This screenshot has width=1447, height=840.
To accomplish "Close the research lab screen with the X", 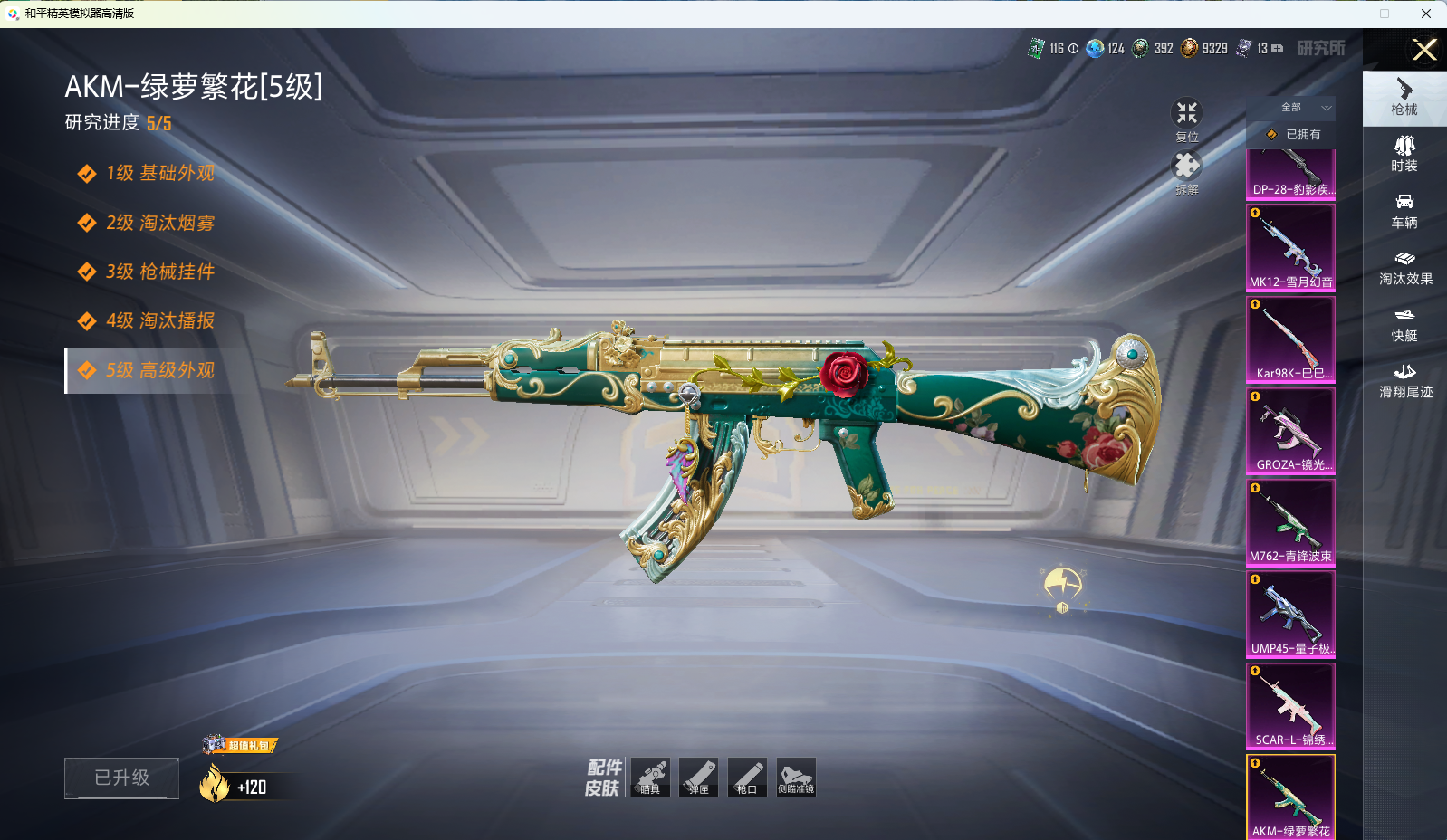I will point(1424,50).
